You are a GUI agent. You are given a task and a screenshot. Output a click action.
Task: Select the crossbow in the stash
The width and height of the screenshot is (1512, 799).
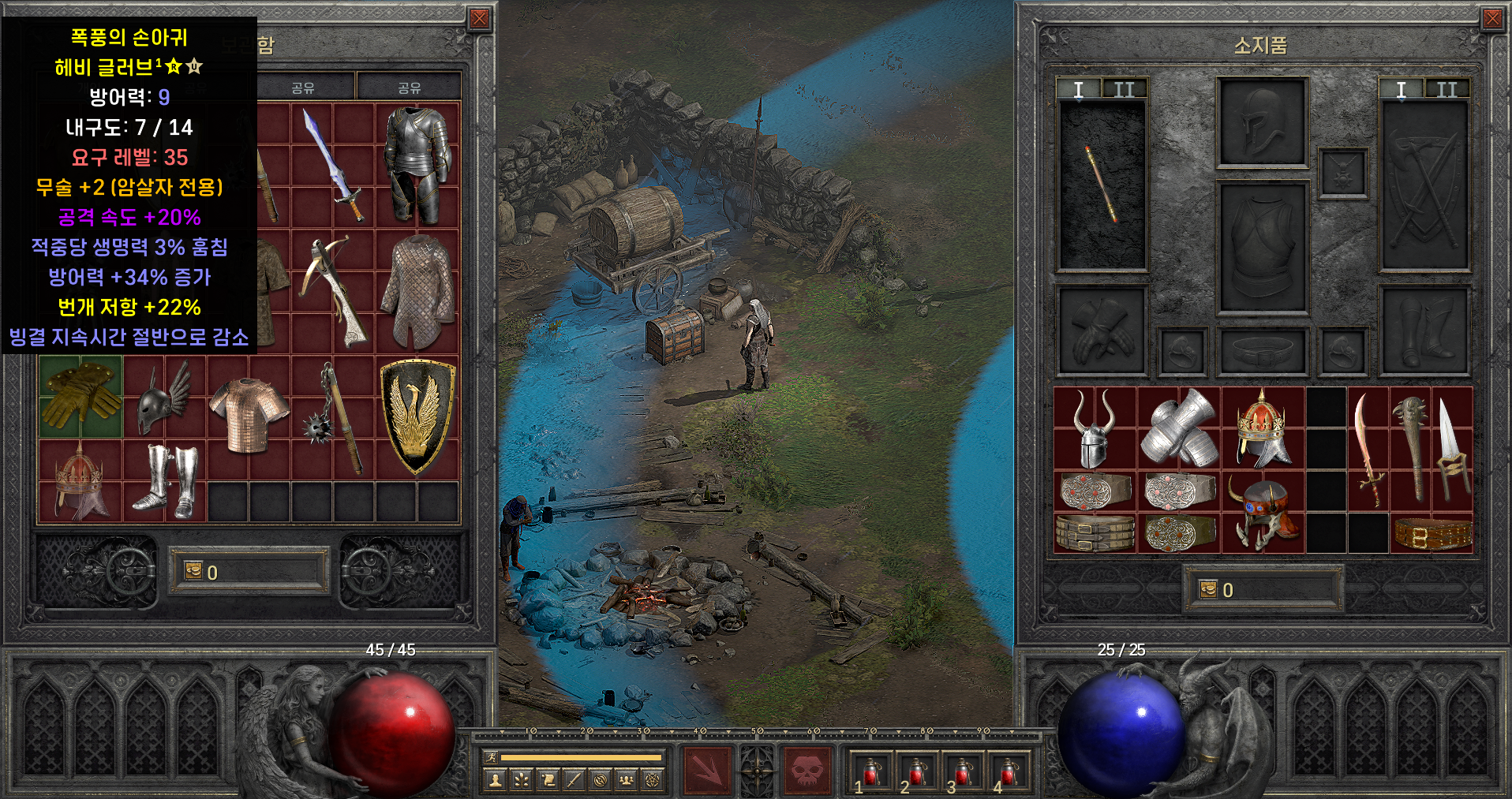point(333,289)
